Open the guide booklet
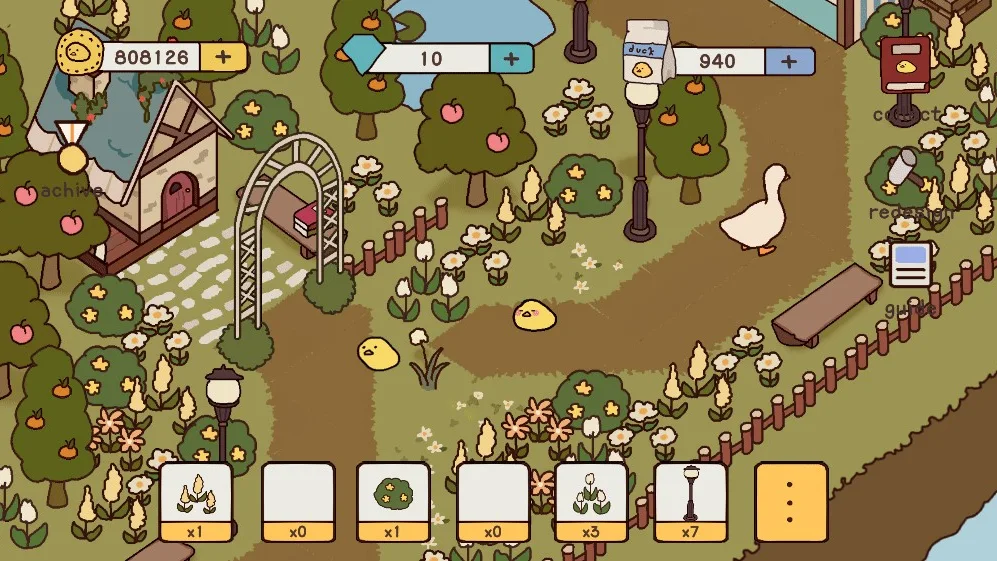997x561 pixels. click(x=909, y=264)
